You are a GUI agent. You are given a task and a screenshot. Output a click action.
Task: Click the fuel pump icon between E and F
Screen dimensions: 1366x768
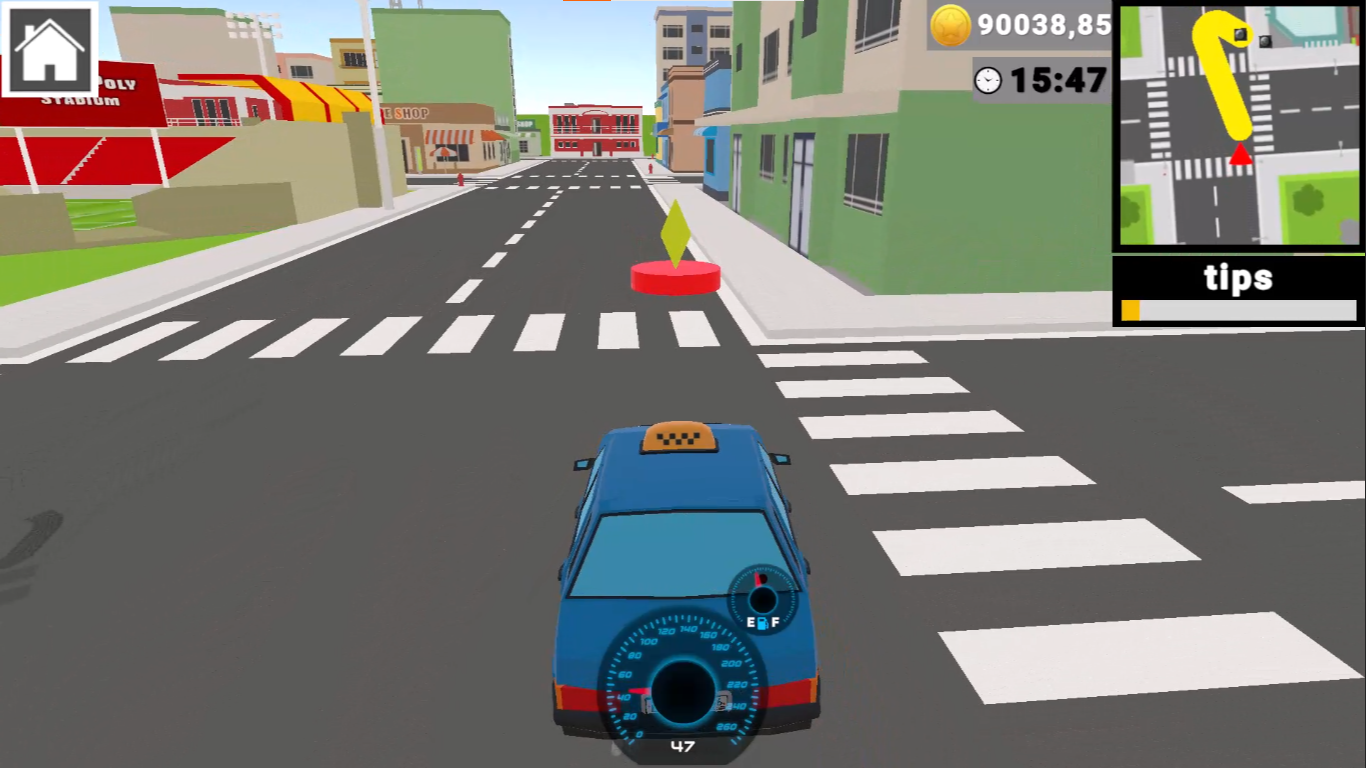[762, 623]
